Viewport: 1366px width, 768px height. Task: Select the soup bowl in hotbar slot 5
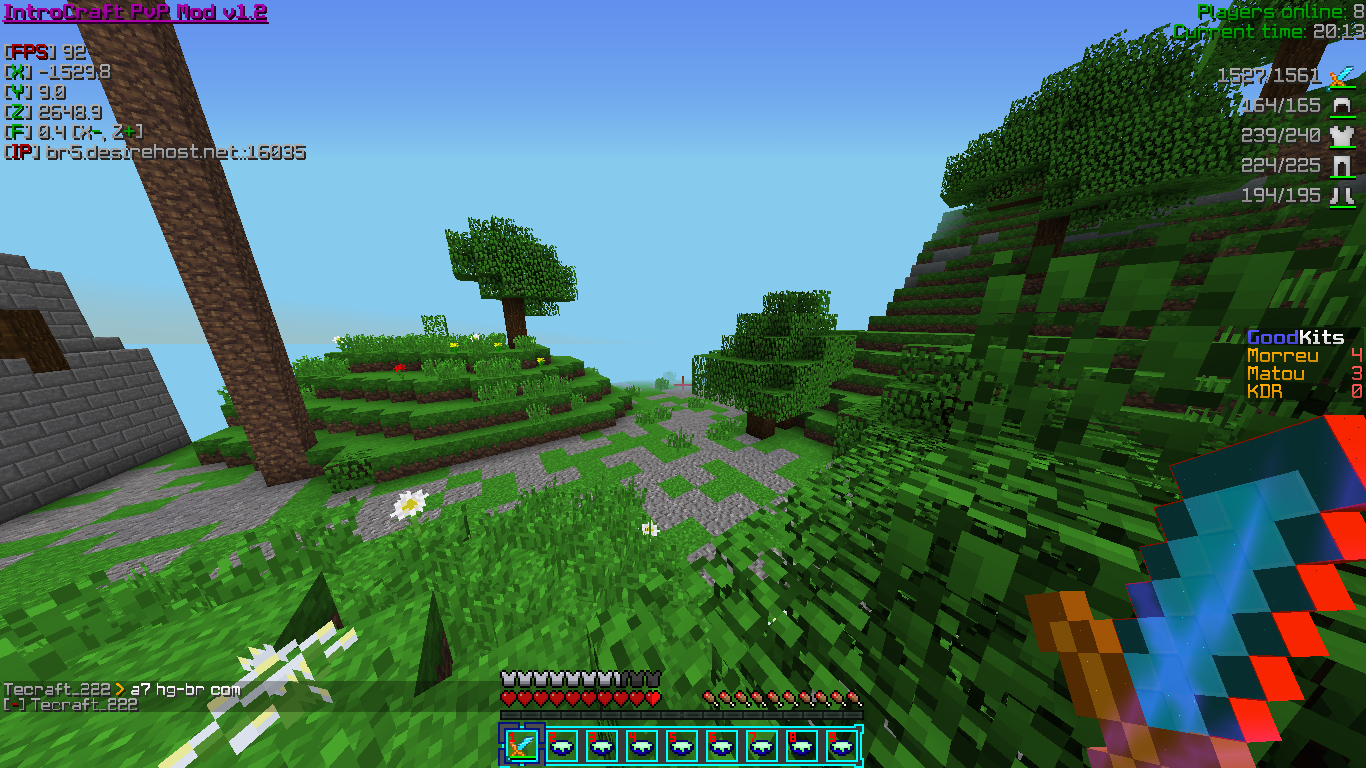tap(681, 745)
